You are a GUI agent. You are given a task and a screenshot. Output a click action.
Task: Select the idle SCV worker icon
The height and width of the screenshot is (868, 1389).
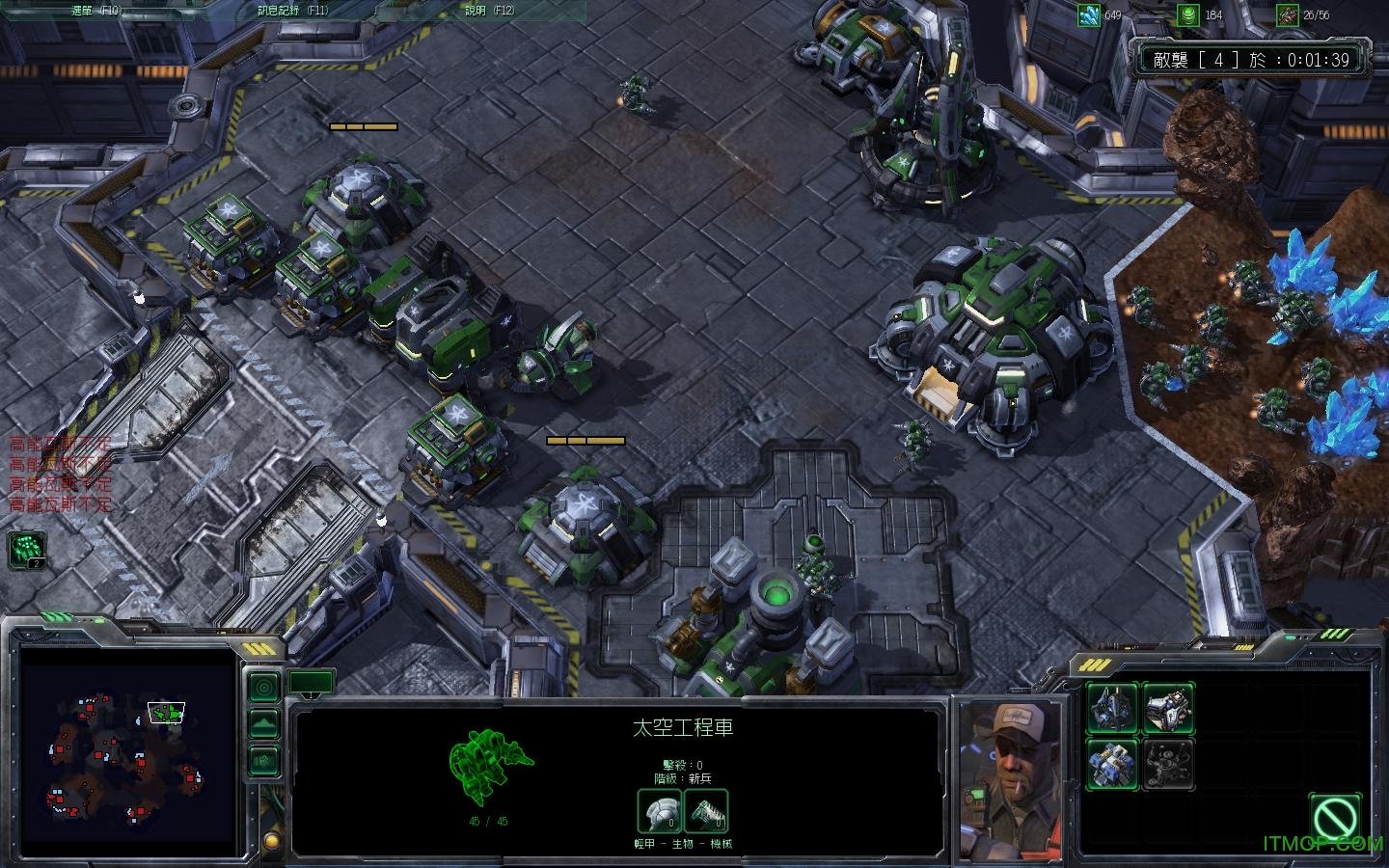[26, 549]
